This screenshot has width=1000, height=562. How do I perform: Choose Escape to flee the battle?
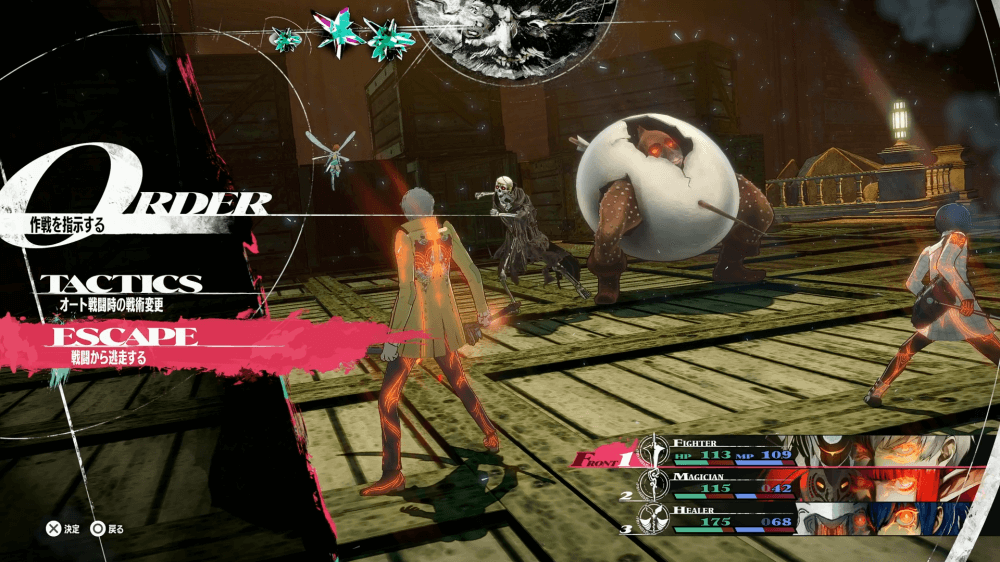(121, 337)
